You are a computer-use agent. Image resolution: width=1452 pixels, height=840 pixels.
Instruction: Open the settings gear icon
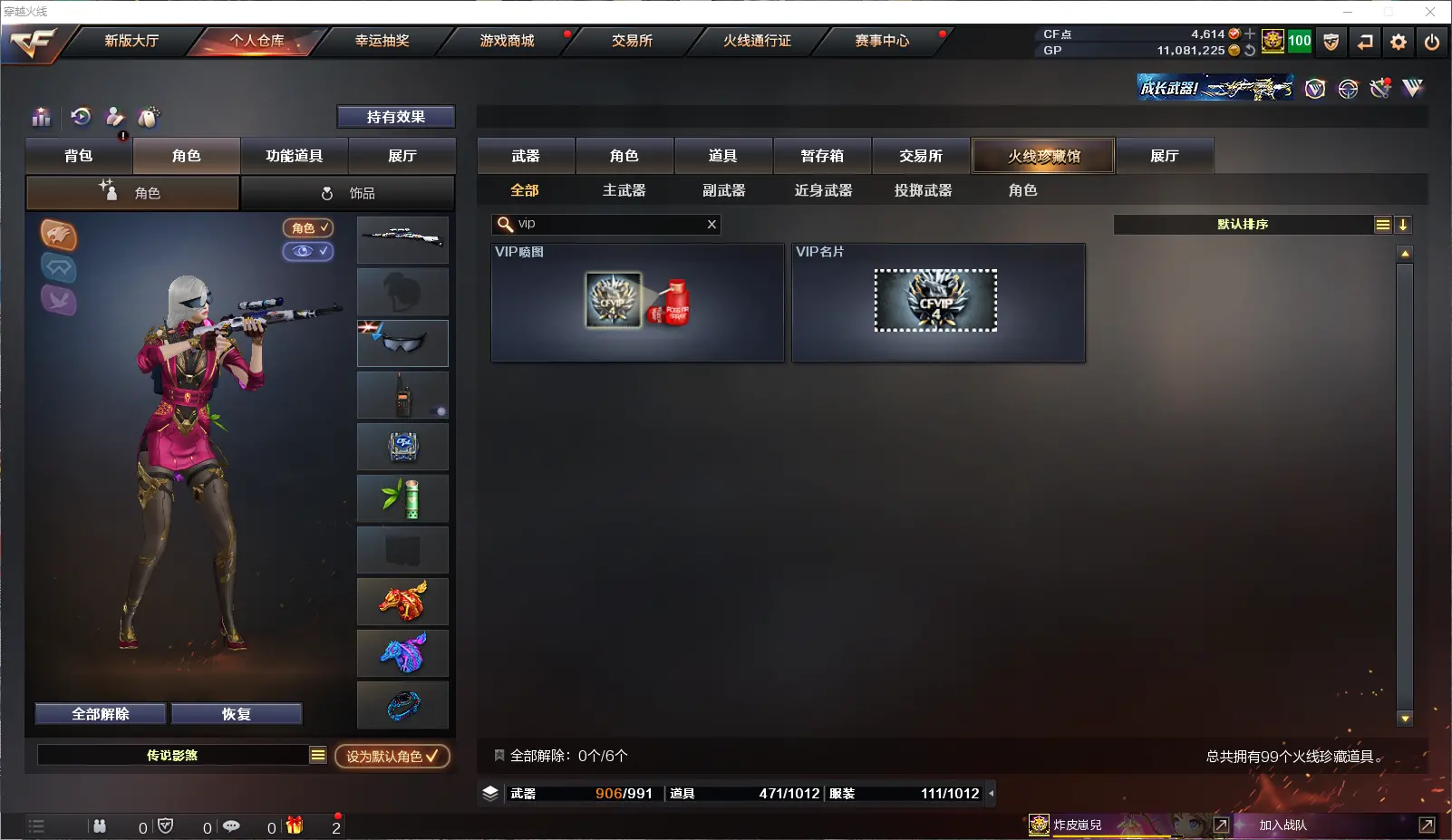1399,42
